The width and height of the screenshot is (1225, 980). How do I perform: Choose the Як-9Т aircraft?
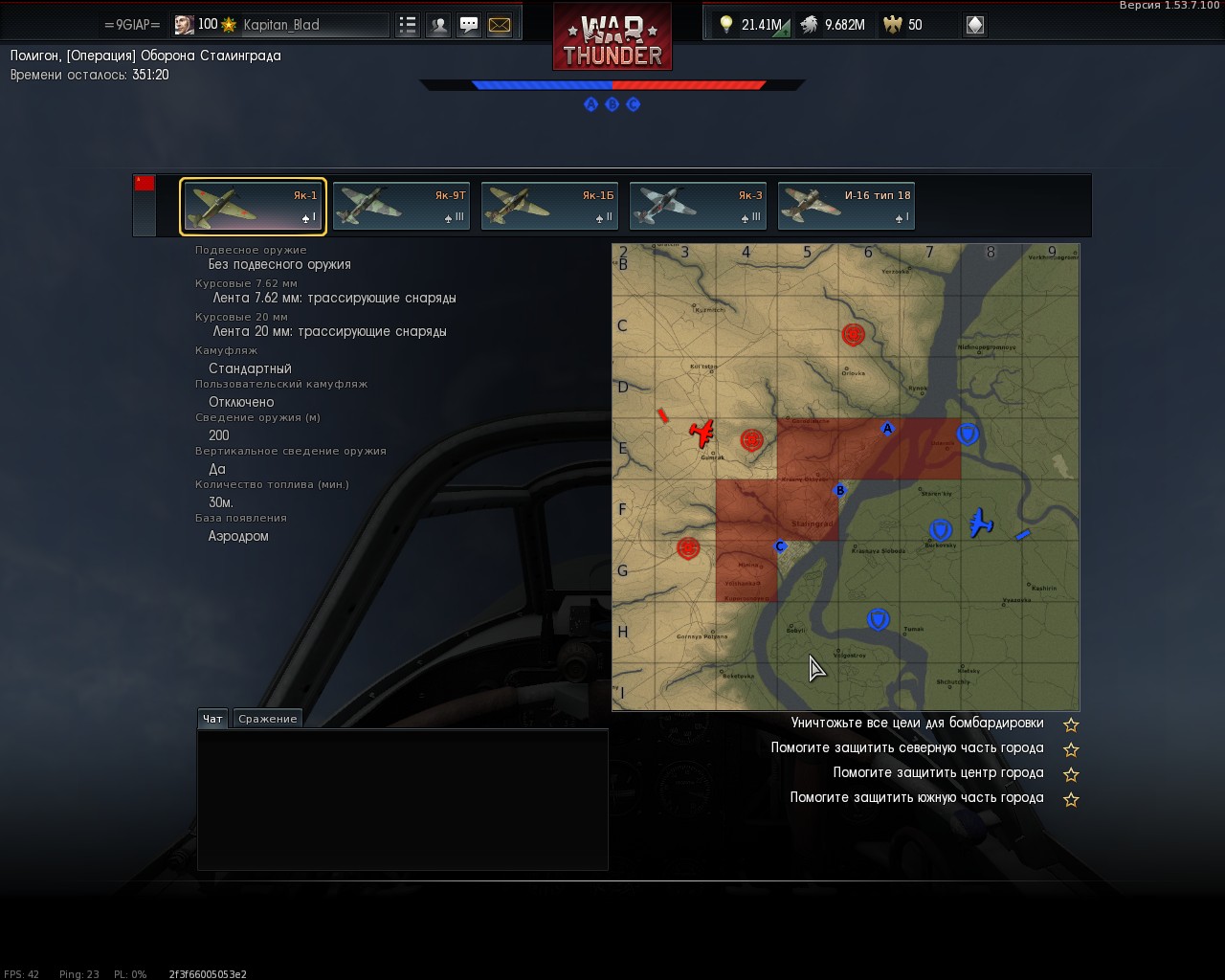pyautogui.click(x=401, y=207)
